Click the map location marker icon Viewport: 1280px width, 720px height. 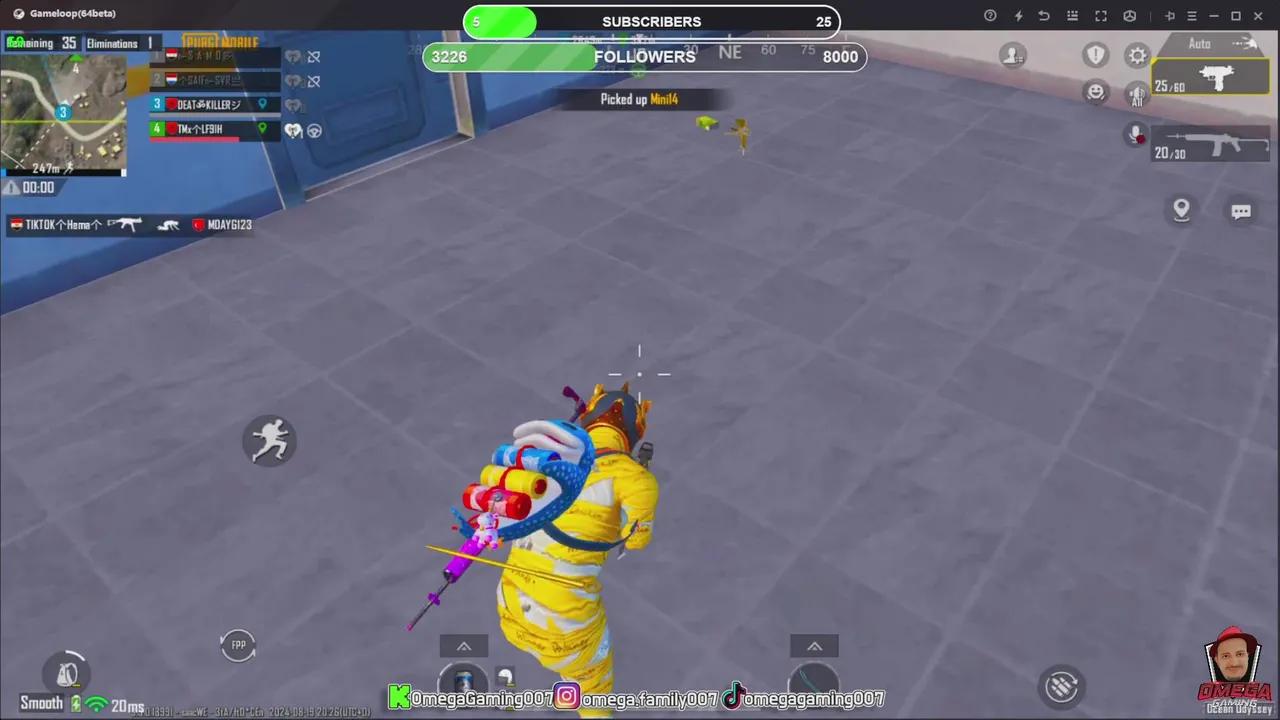tap(1181, 209)
